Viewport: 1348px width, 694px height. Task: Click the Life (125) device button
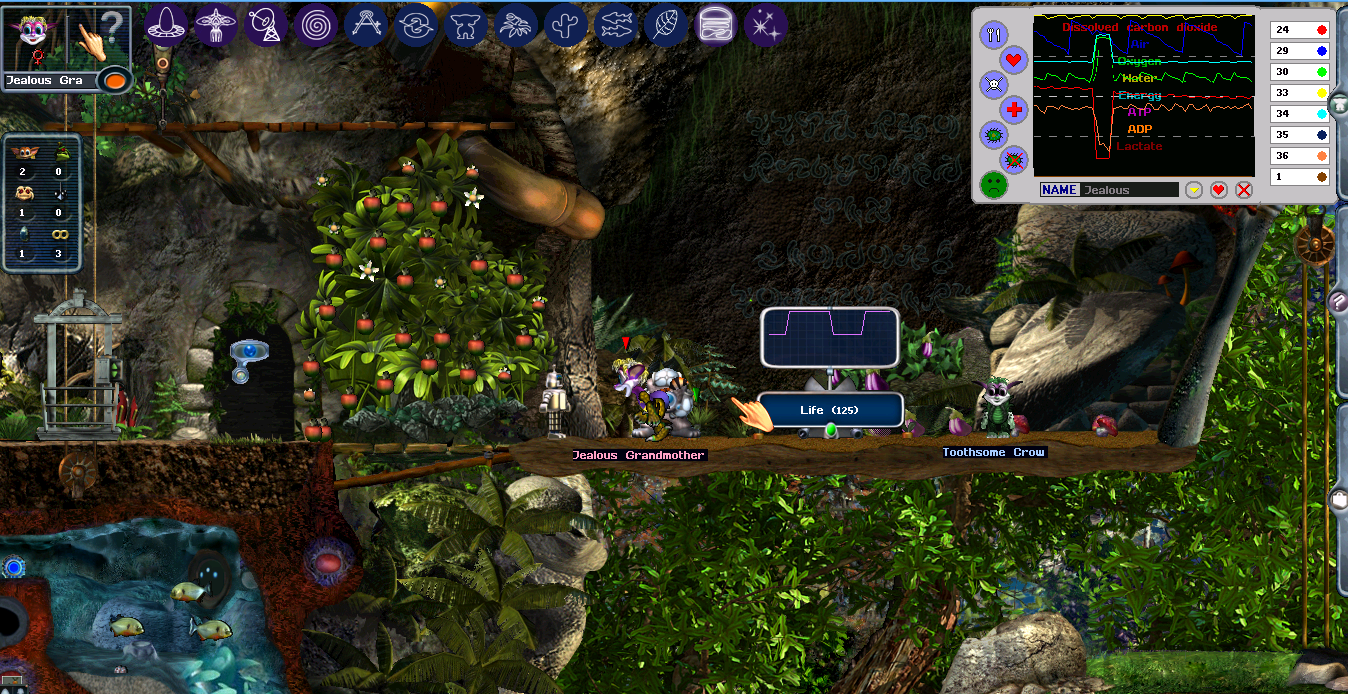click(830, 410)
